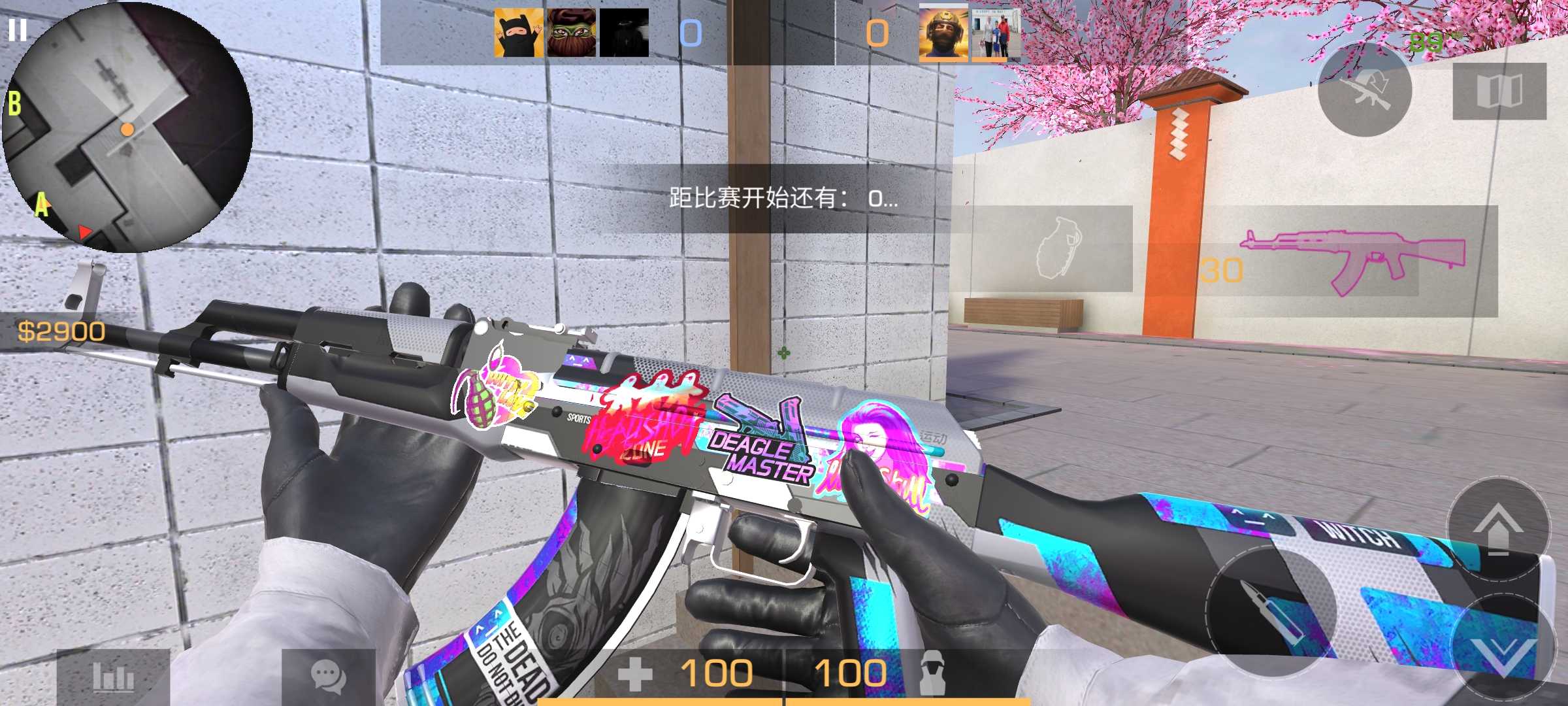
Task: Select the family photo player avatar
Action: click(993, 34)
